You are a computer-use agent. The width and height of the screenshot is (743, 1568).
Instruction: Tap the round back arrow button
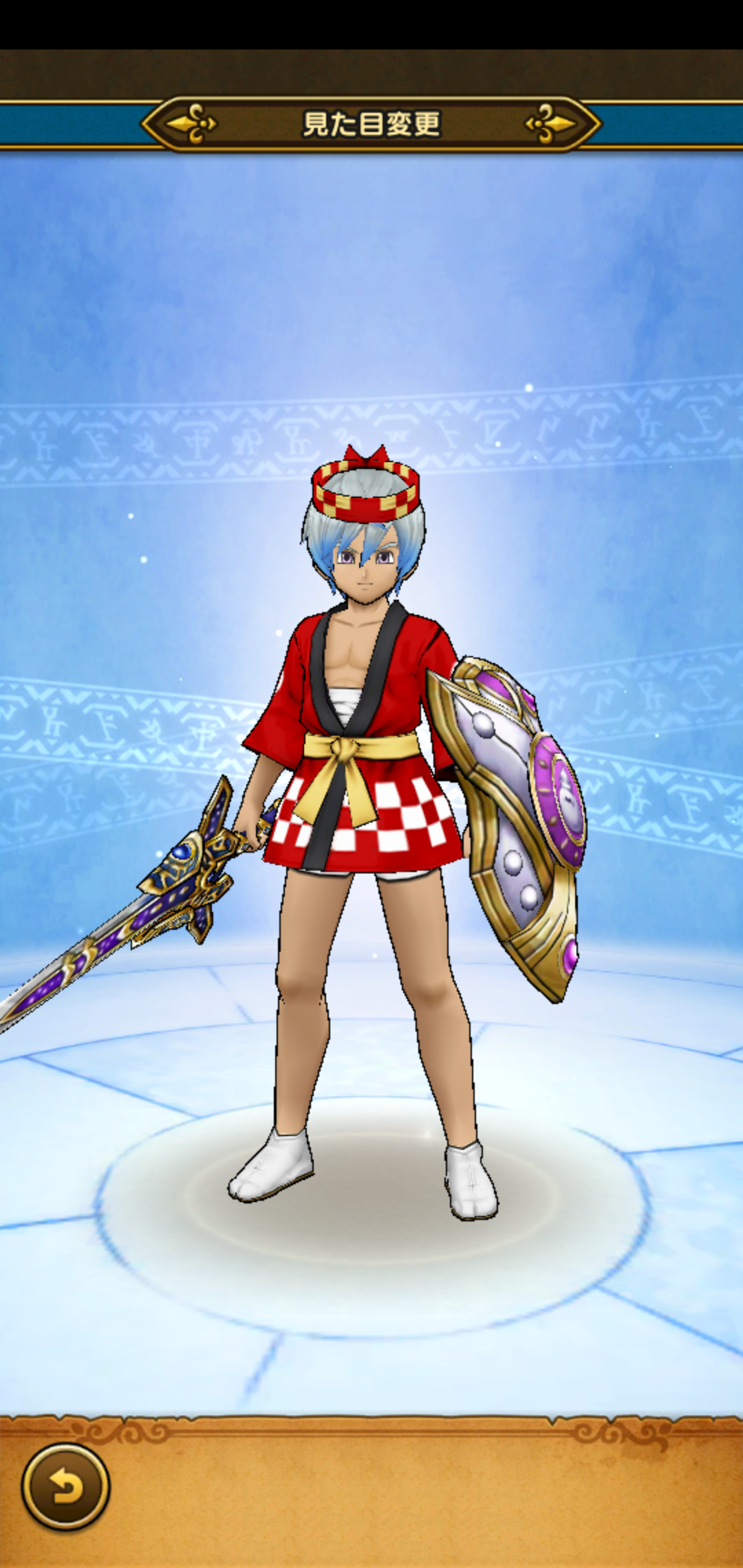[x=65, y=1486]
